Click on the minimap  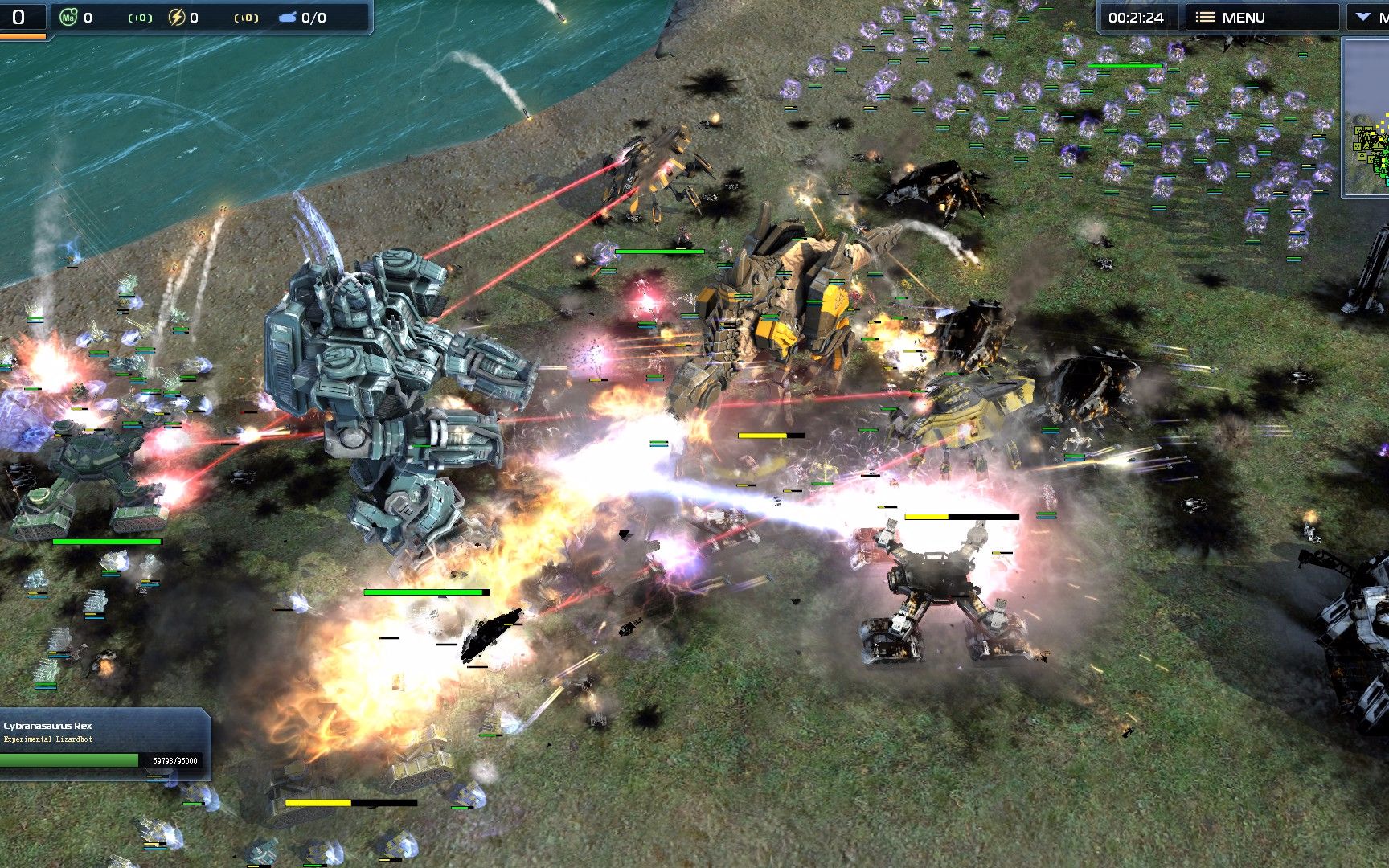1368,118
